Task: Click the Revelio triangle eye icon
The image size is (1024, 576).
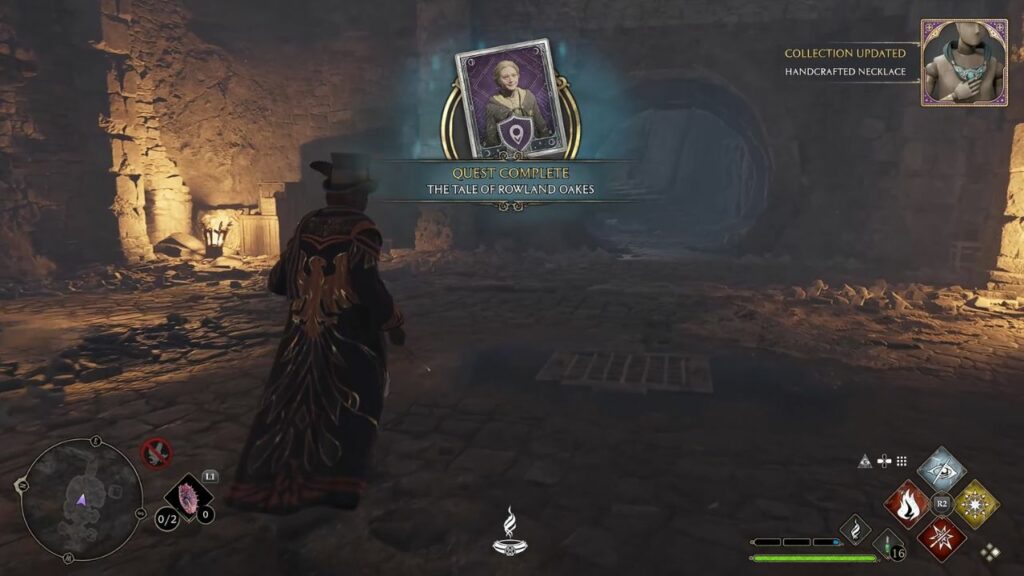Action: tap(865, 461)
